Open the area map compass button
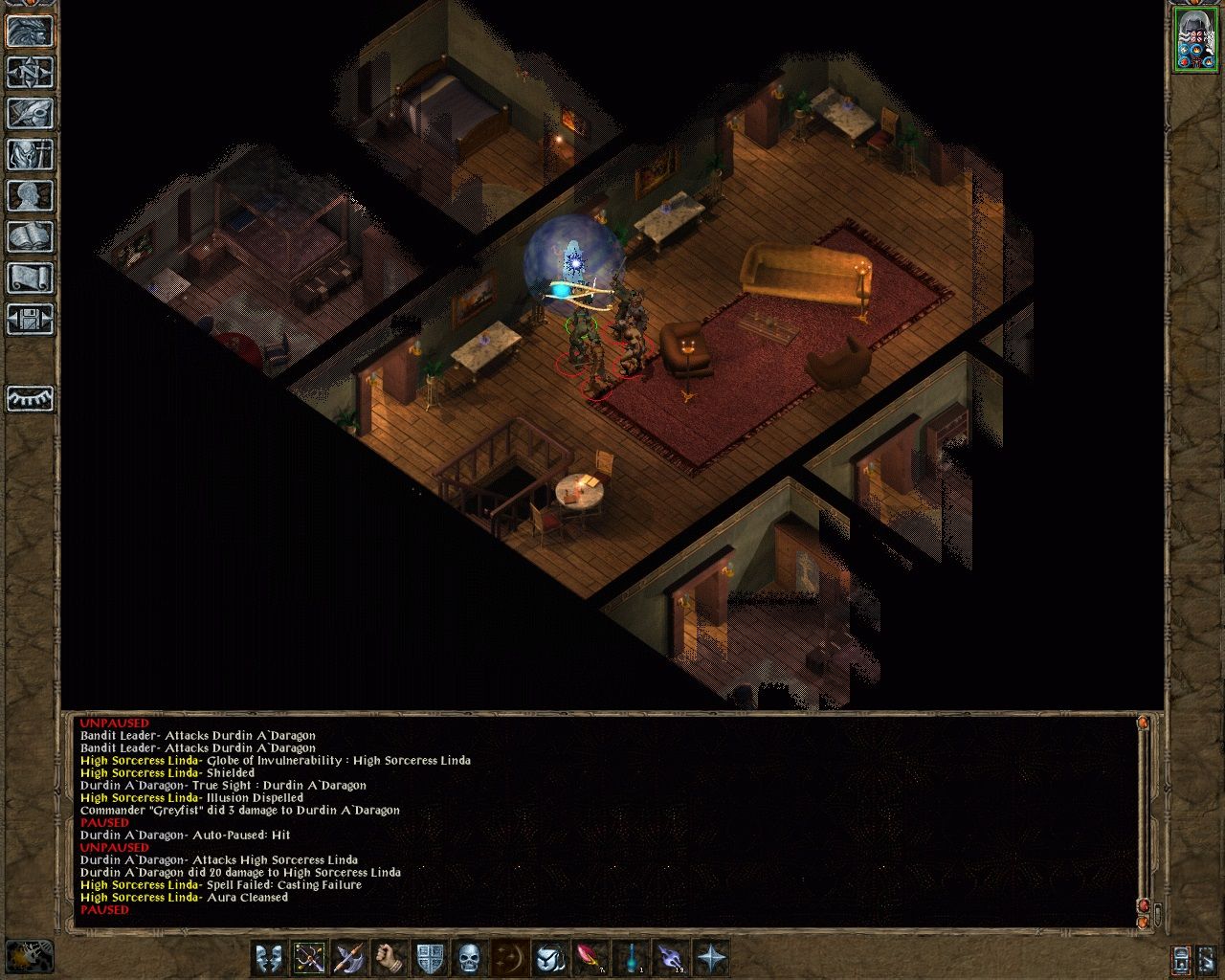This screenshot has width=1225, height=980. click(x=30, y=73)
